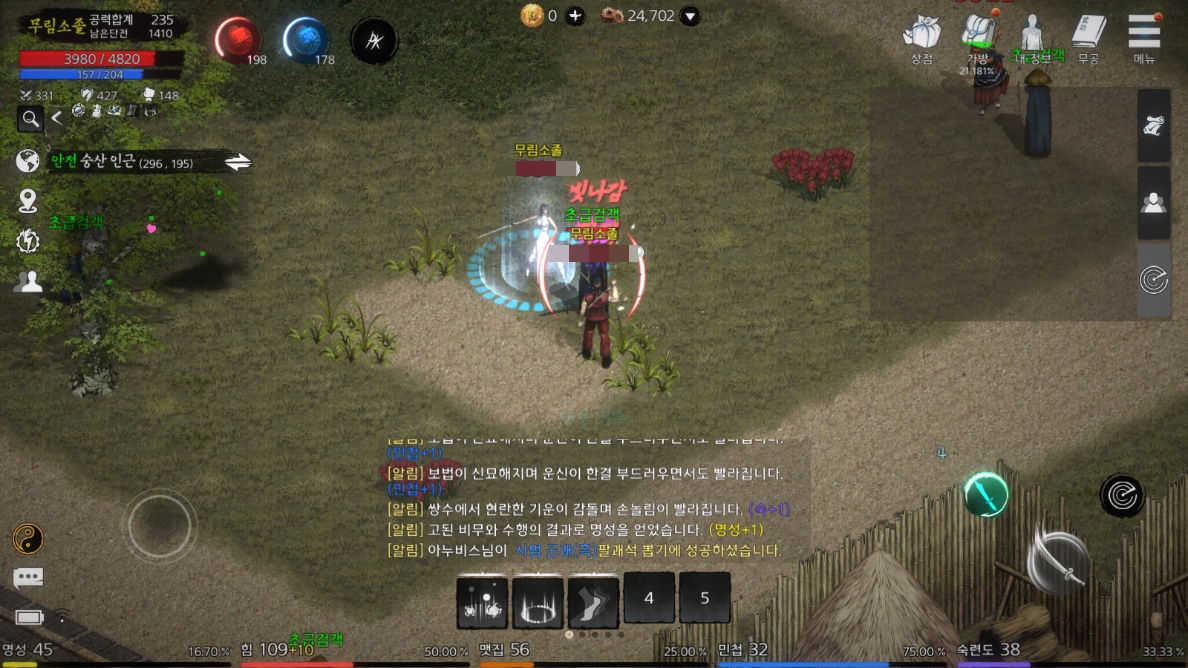Open the quest scroll side tab
The width and height of the screenshot is (1188, 668).
[1153, 126]
